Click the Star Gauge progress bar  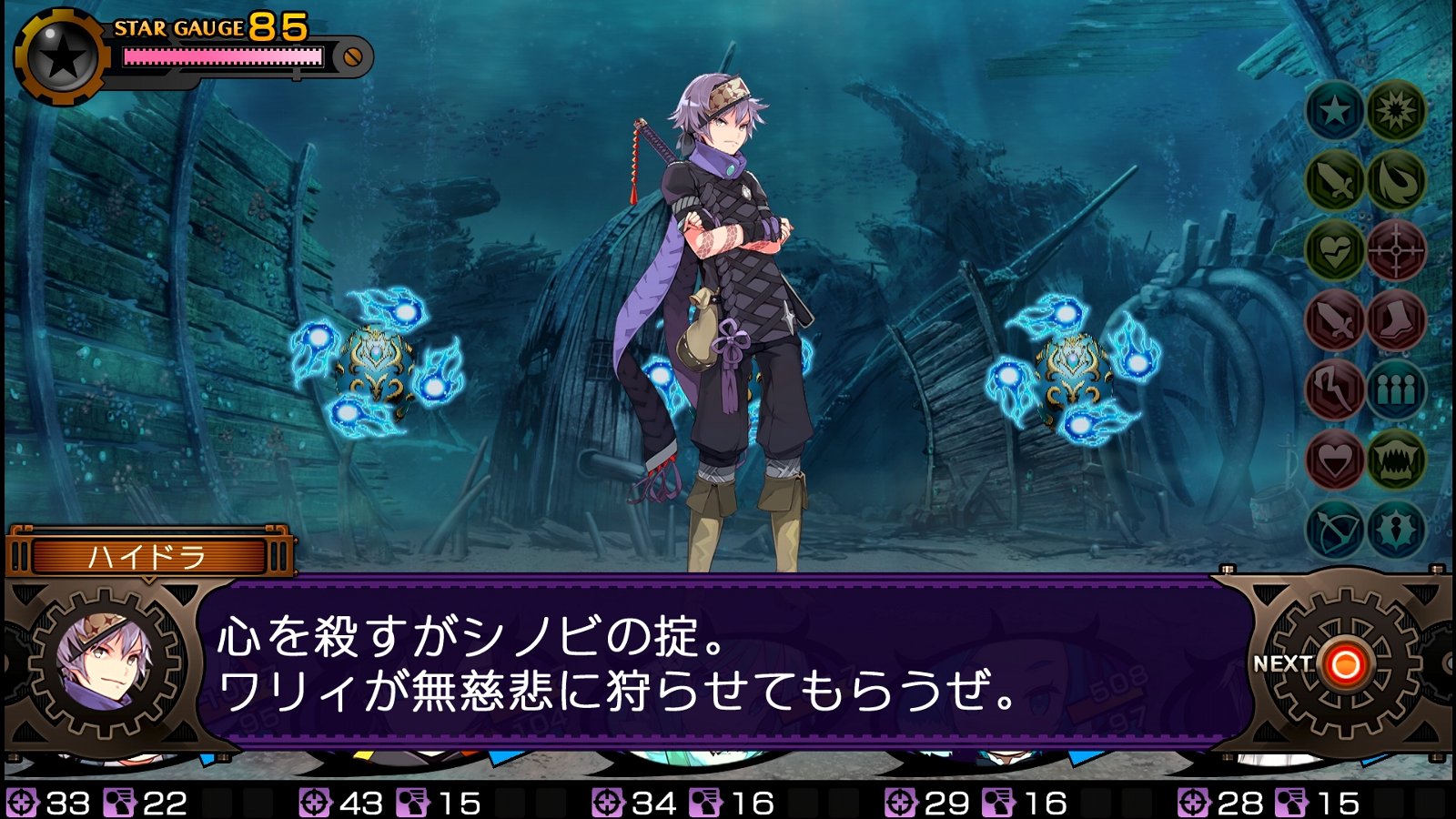(223, 56)
